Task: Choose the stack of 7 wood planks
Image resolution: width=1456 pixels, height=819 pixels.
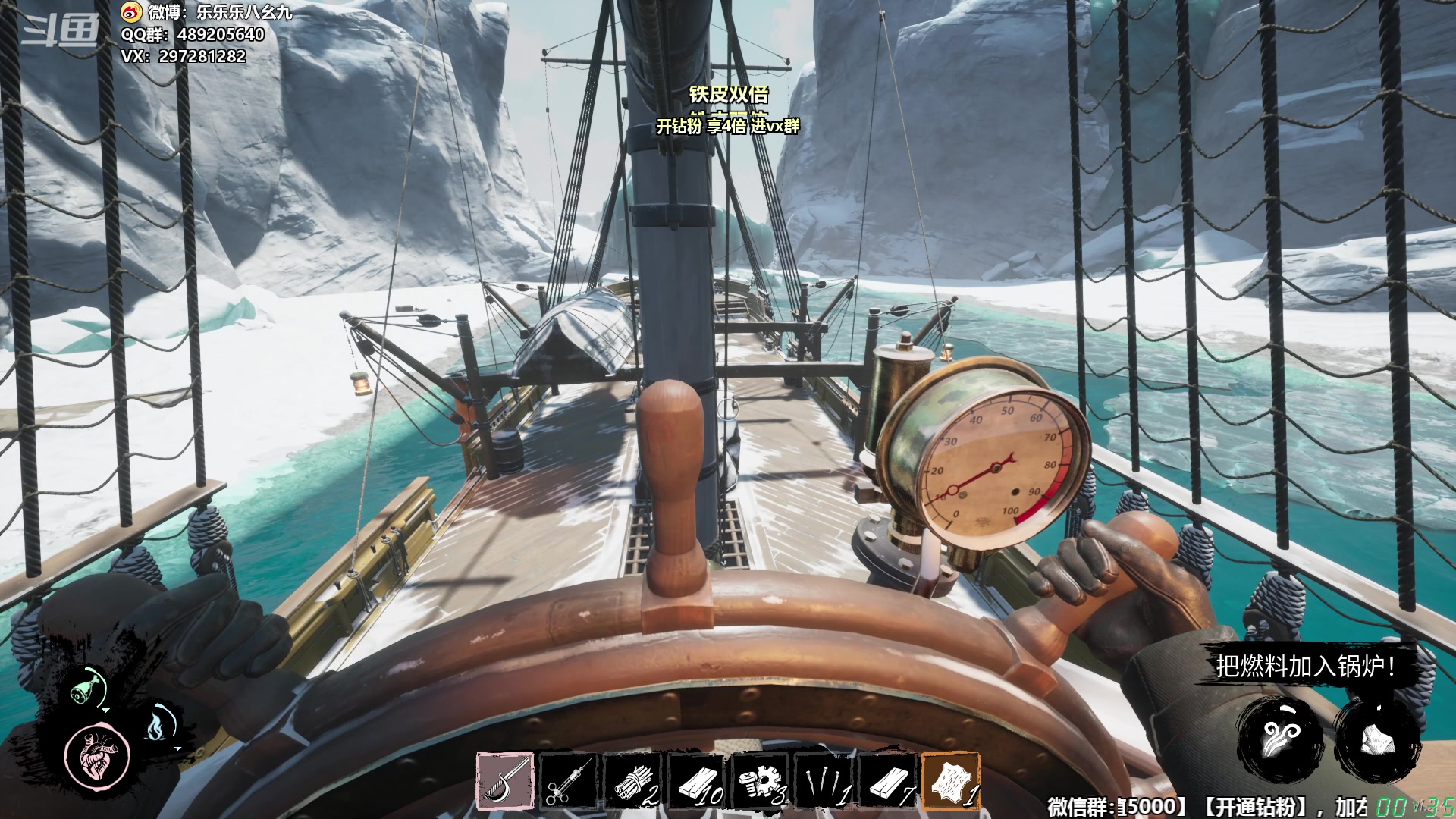Action: pyautogui.click(x=888, y=782)
